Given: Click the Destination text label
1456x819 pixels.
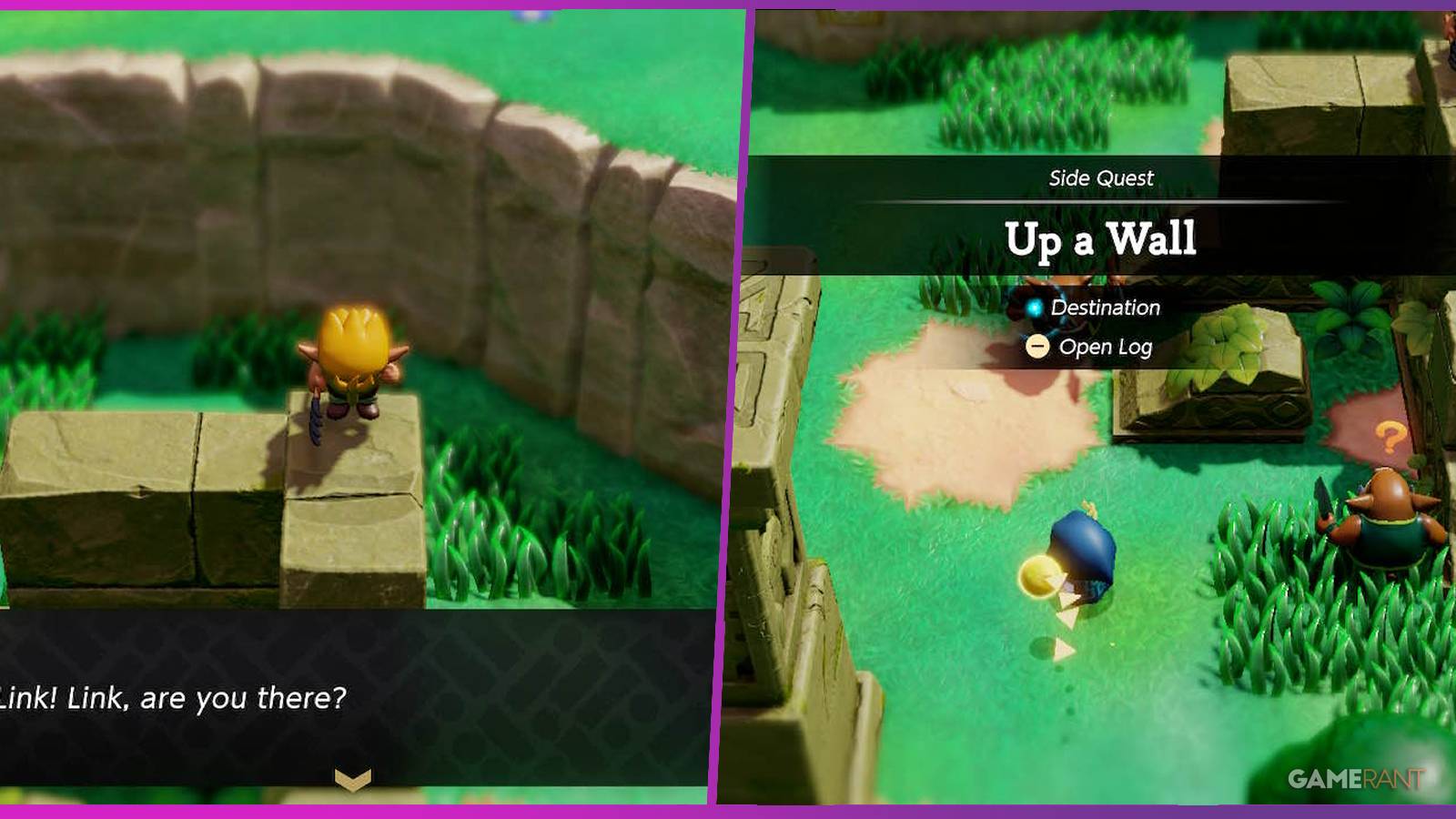Looking at the screenshot, I should pyautogui.click(x=1106, y=308).
